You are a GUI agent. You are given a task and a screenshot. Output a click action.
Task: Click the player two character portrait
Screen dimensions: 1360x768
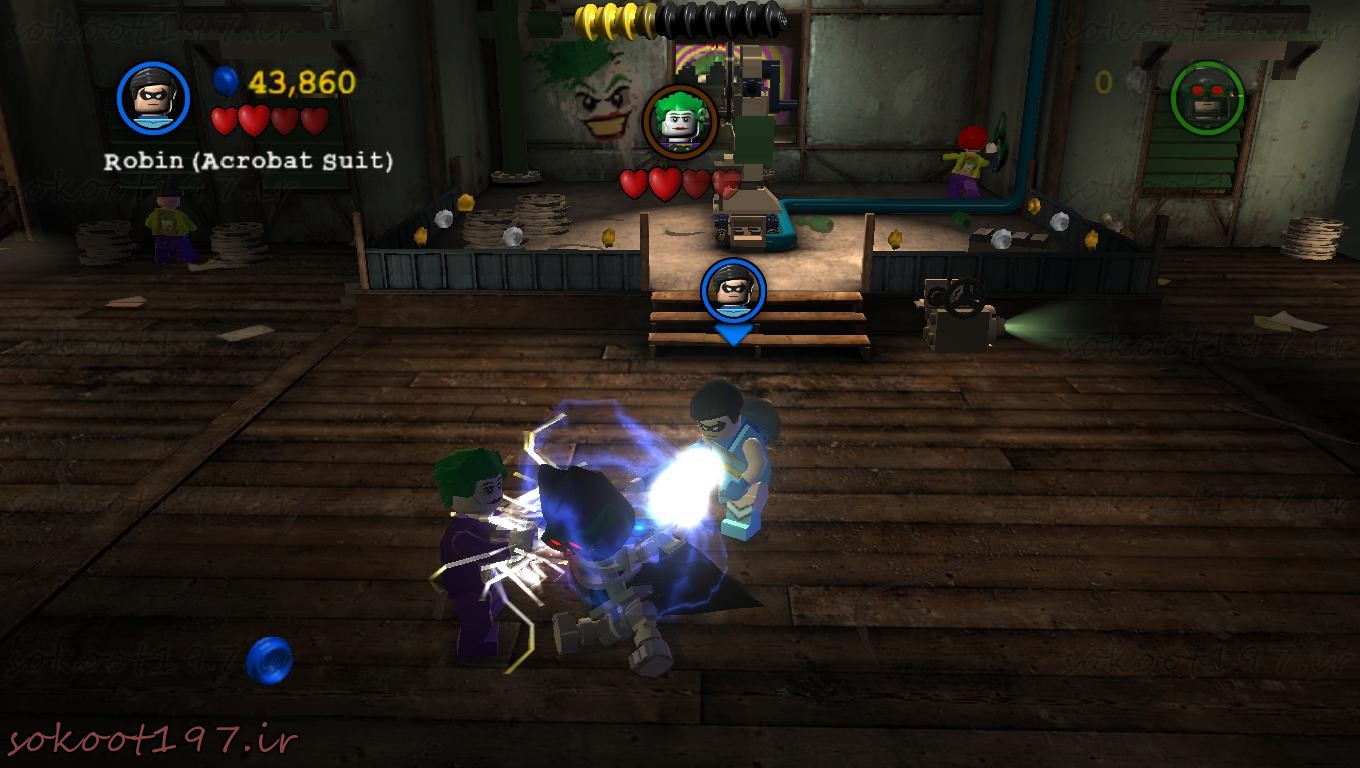click(x=1207, y=97)
